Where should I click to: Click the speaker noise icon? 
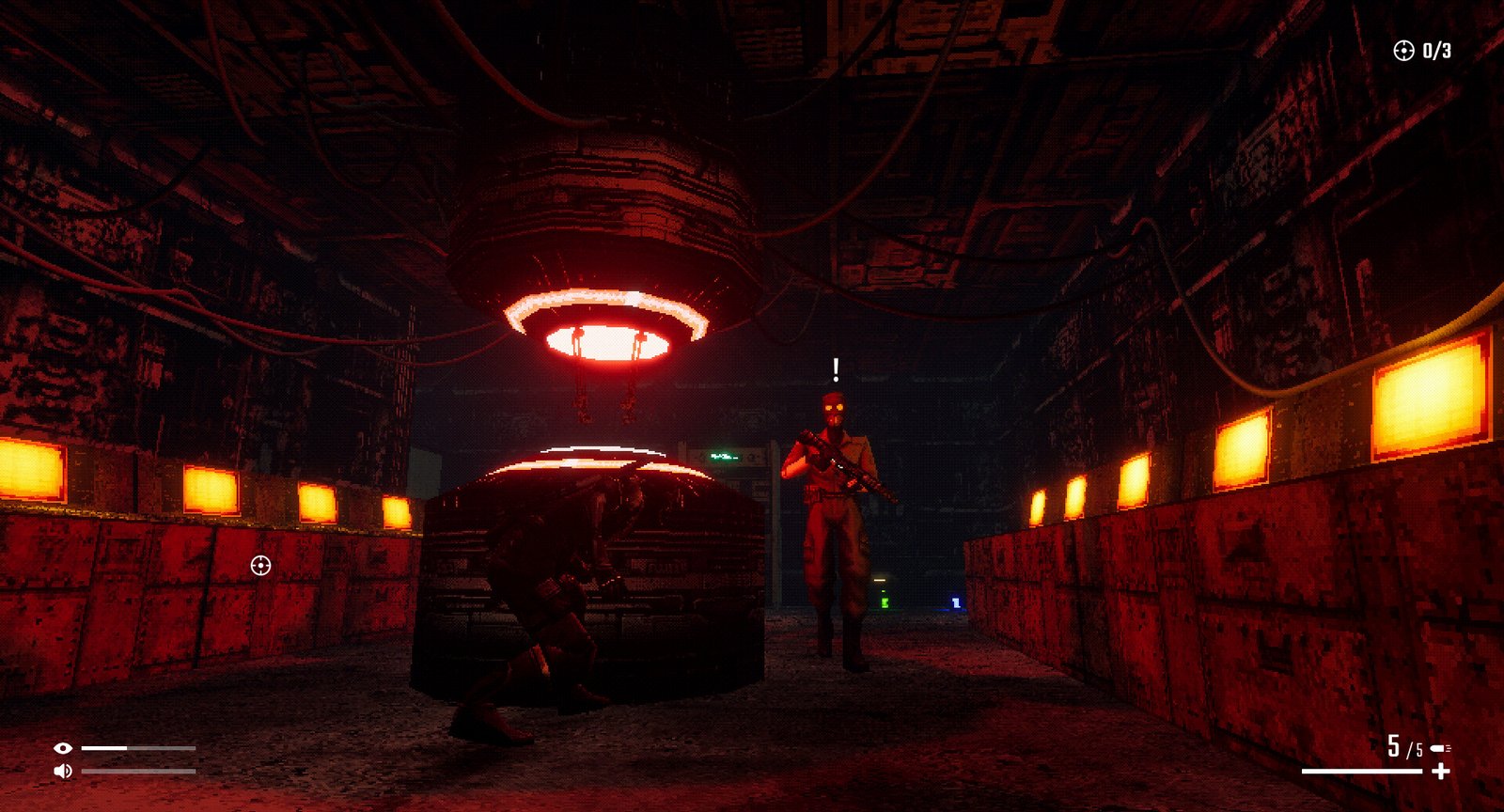pyautogui.click(x=63, y=772)
